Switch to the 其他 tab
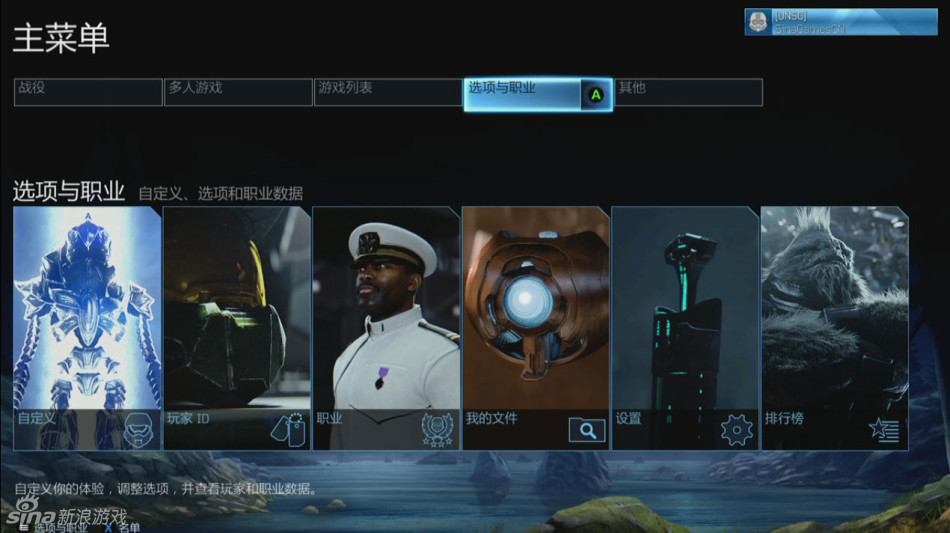Viewport: 950px width, 533px height. [x=688, y=92]
